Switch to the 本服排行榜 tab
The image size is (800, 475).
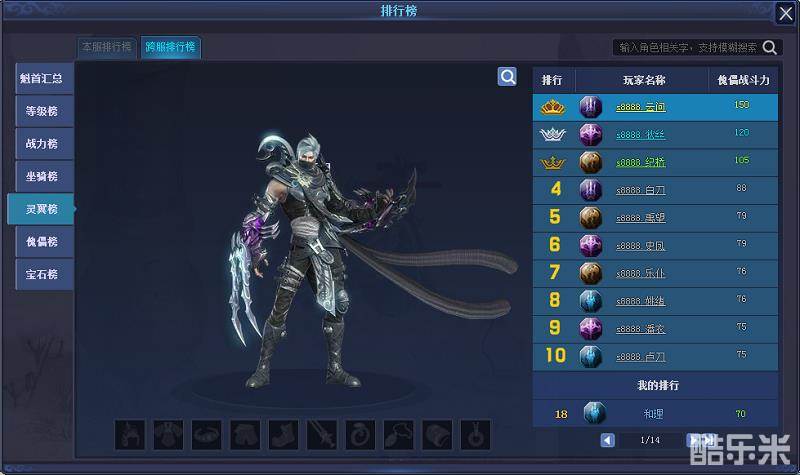tap(107, 48)
